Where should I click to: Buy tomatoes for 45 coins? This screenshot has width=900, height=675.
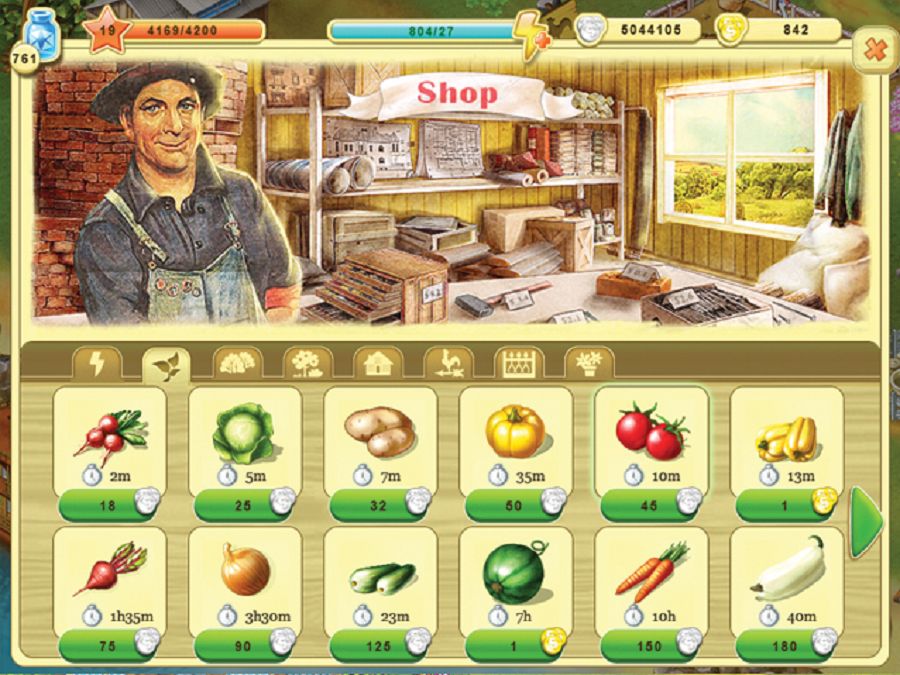click(651, 505)
